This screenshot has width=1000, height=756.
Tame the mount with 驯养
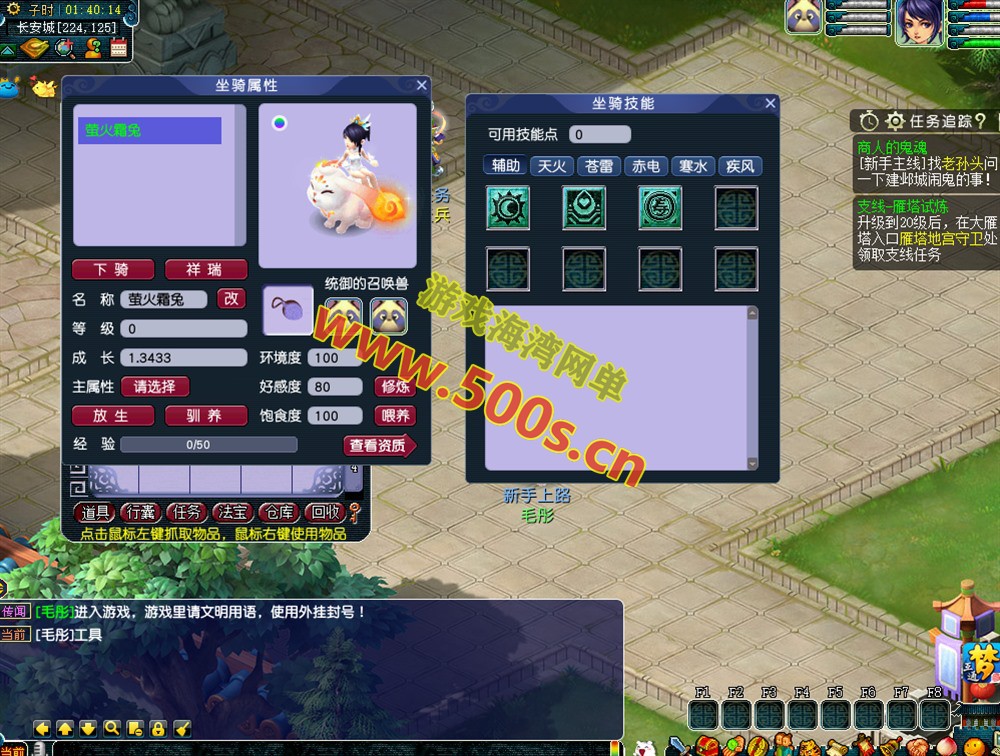tap(203, 416)
